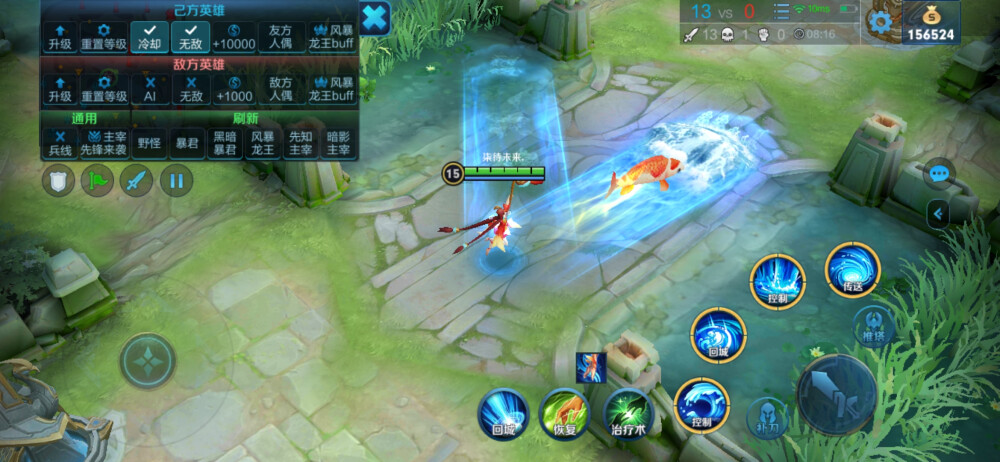Spawn a 友方人偶 friendly dummy
This screenshot has height=462, width=1000.
[x=282, y=37]
